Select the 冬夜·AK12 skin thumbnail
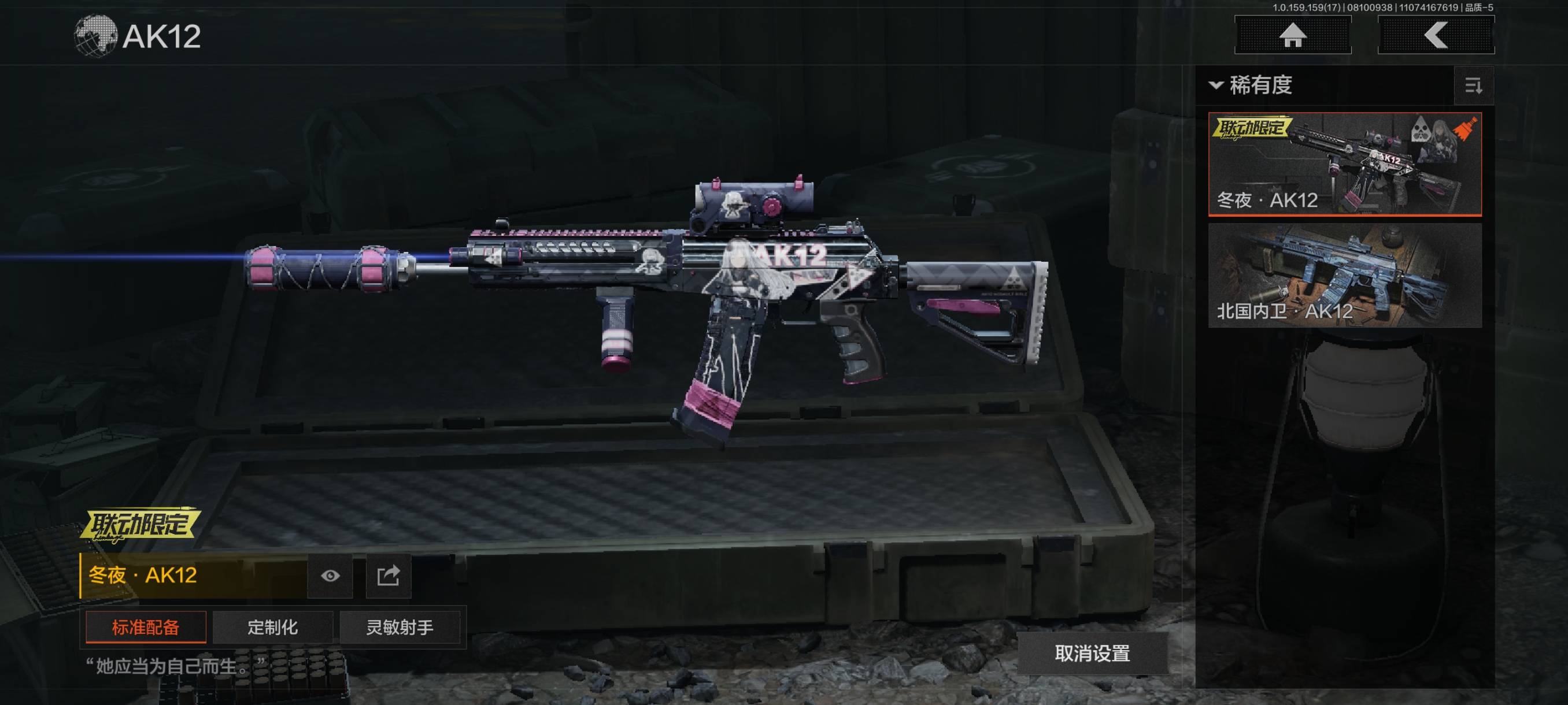 [1344, 164]
